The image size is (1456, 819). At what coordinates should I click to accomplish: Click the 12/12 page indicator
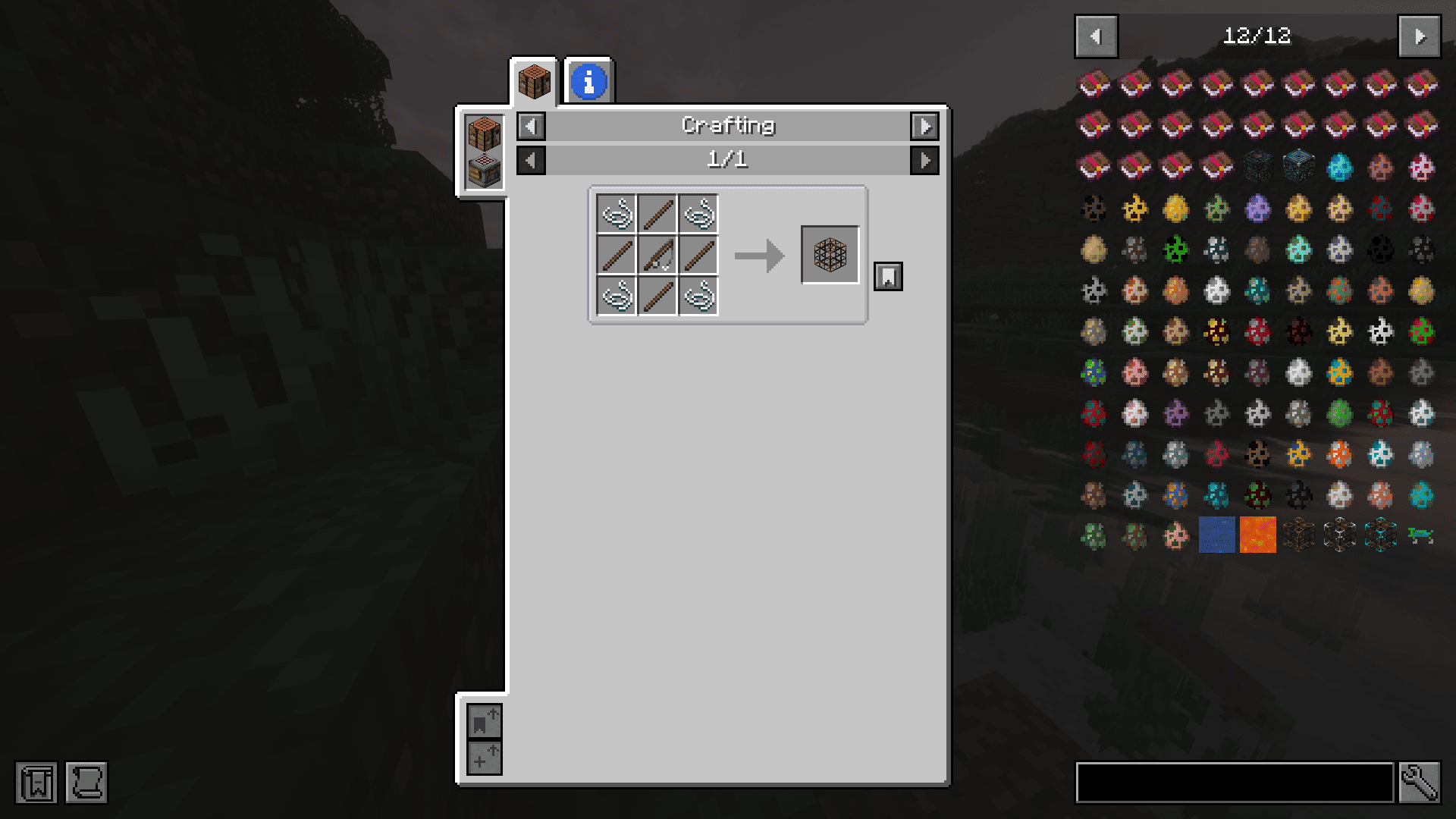(x=1257, y=36)
